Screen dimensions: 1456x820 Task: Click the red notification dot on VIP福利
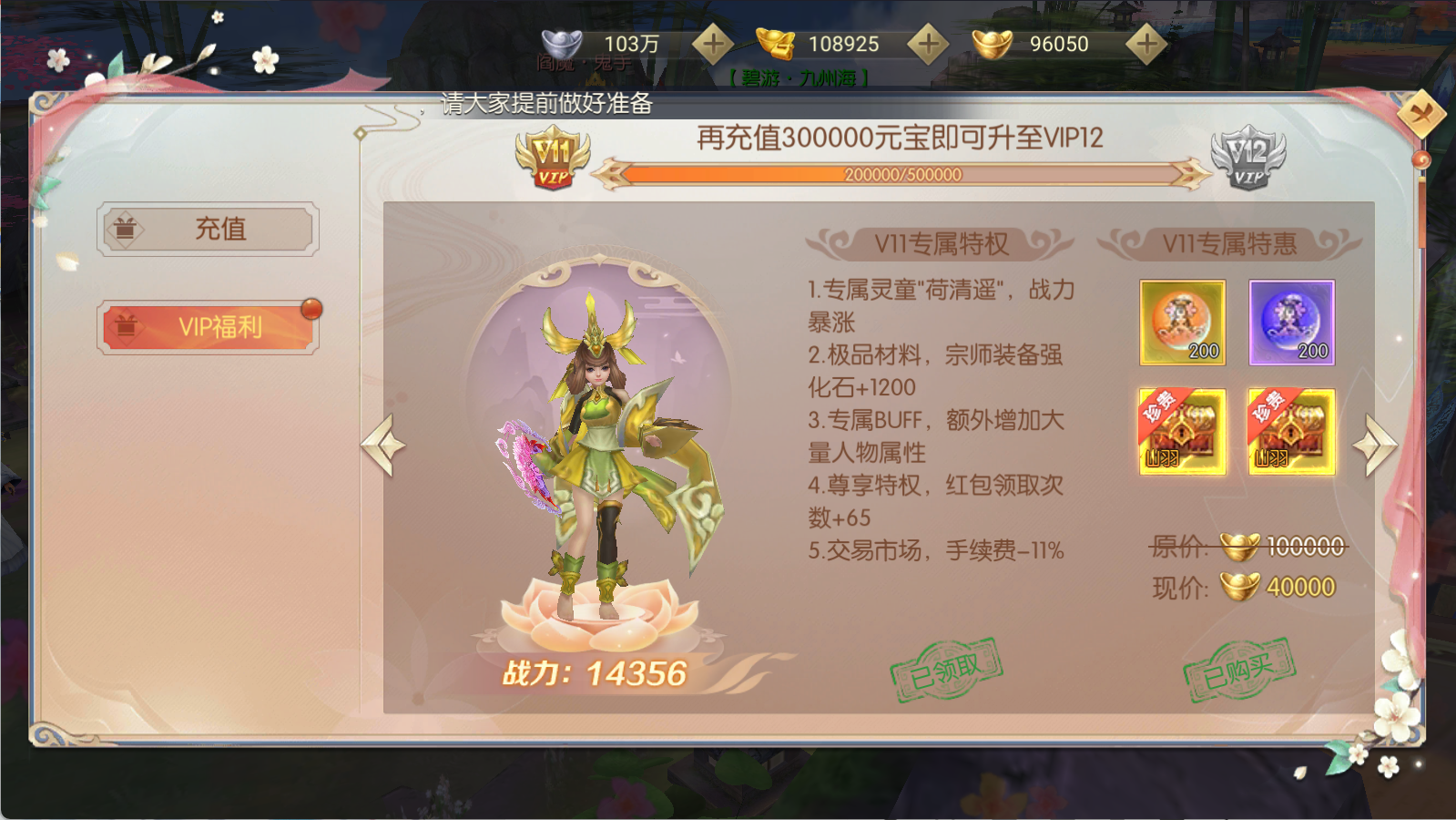coord(313,308)
